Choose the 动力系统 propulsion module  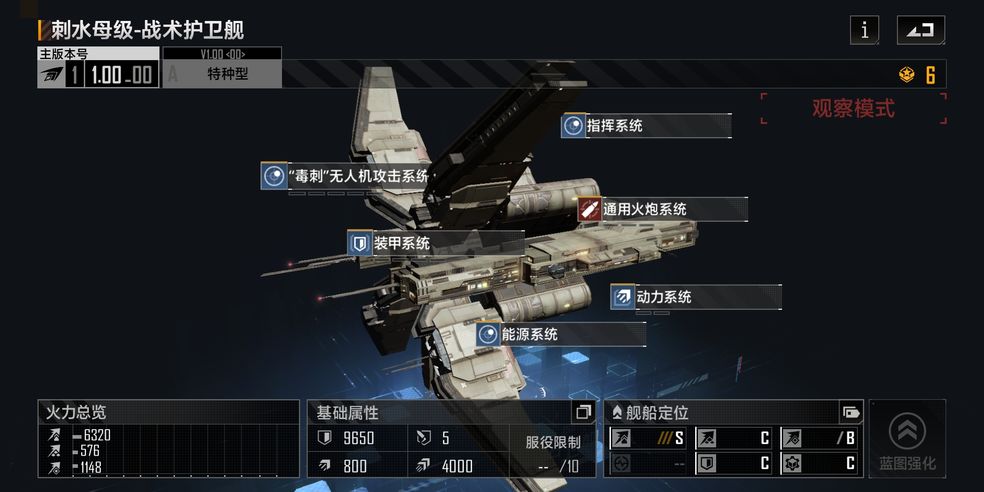(695, 297)
